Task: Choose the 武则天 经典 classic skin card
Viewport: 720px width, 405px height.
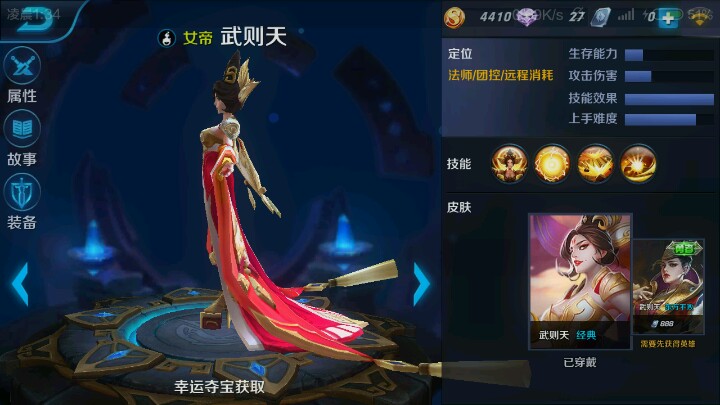Action: pos(580,280)
